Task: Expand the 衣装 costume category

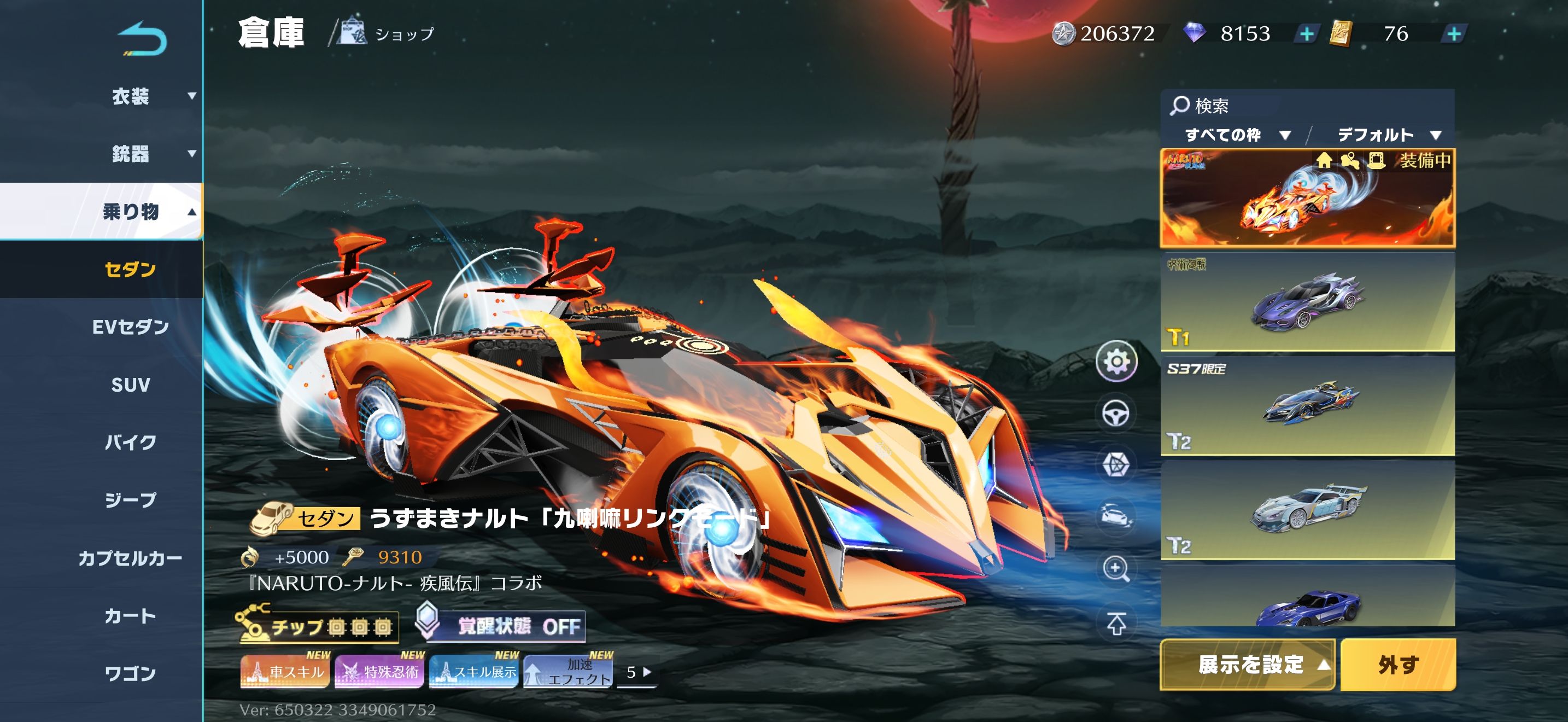Action: coord(130,96)
